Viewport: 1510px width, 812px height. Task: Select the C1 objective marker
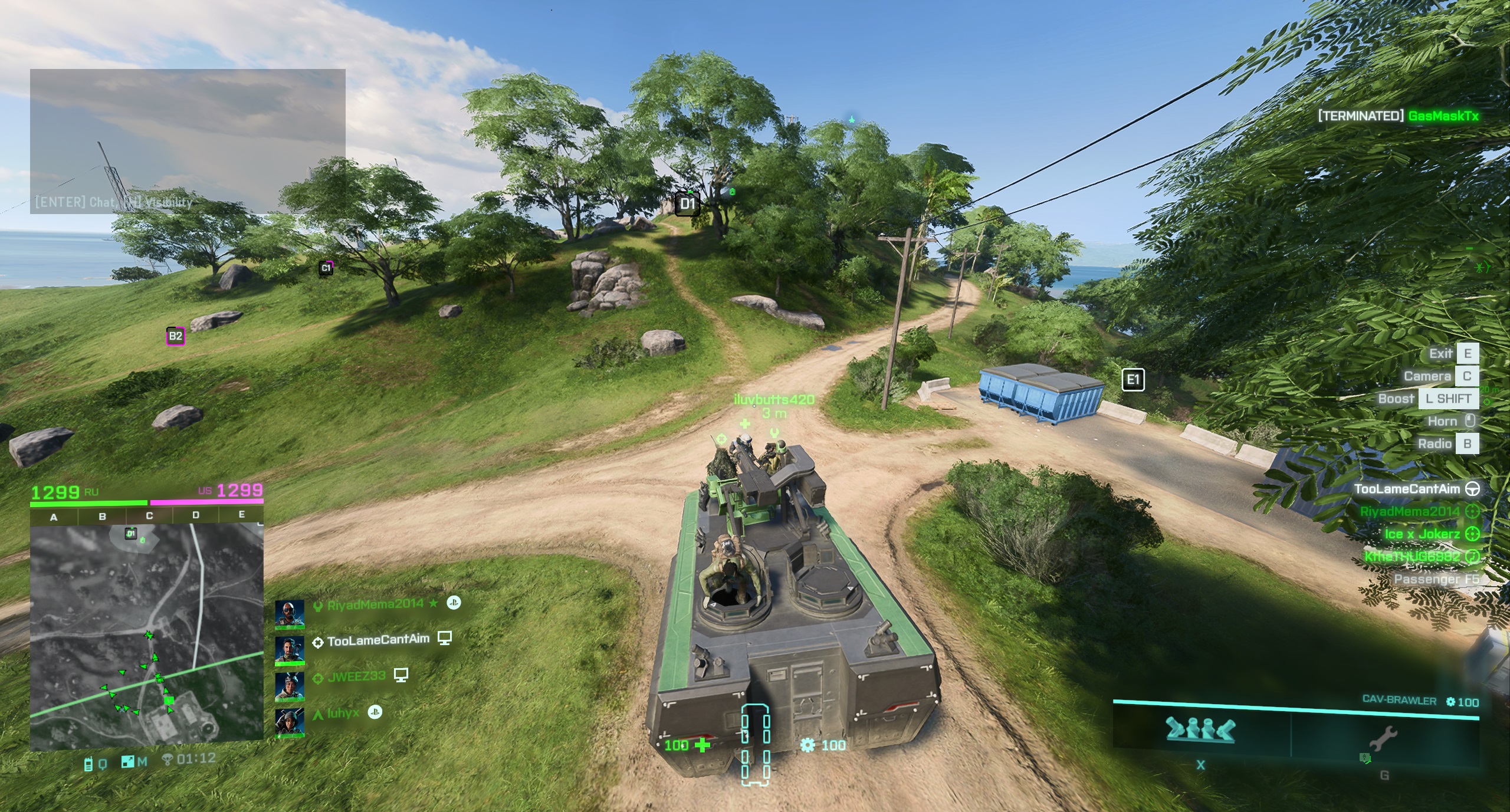point(326,268)
